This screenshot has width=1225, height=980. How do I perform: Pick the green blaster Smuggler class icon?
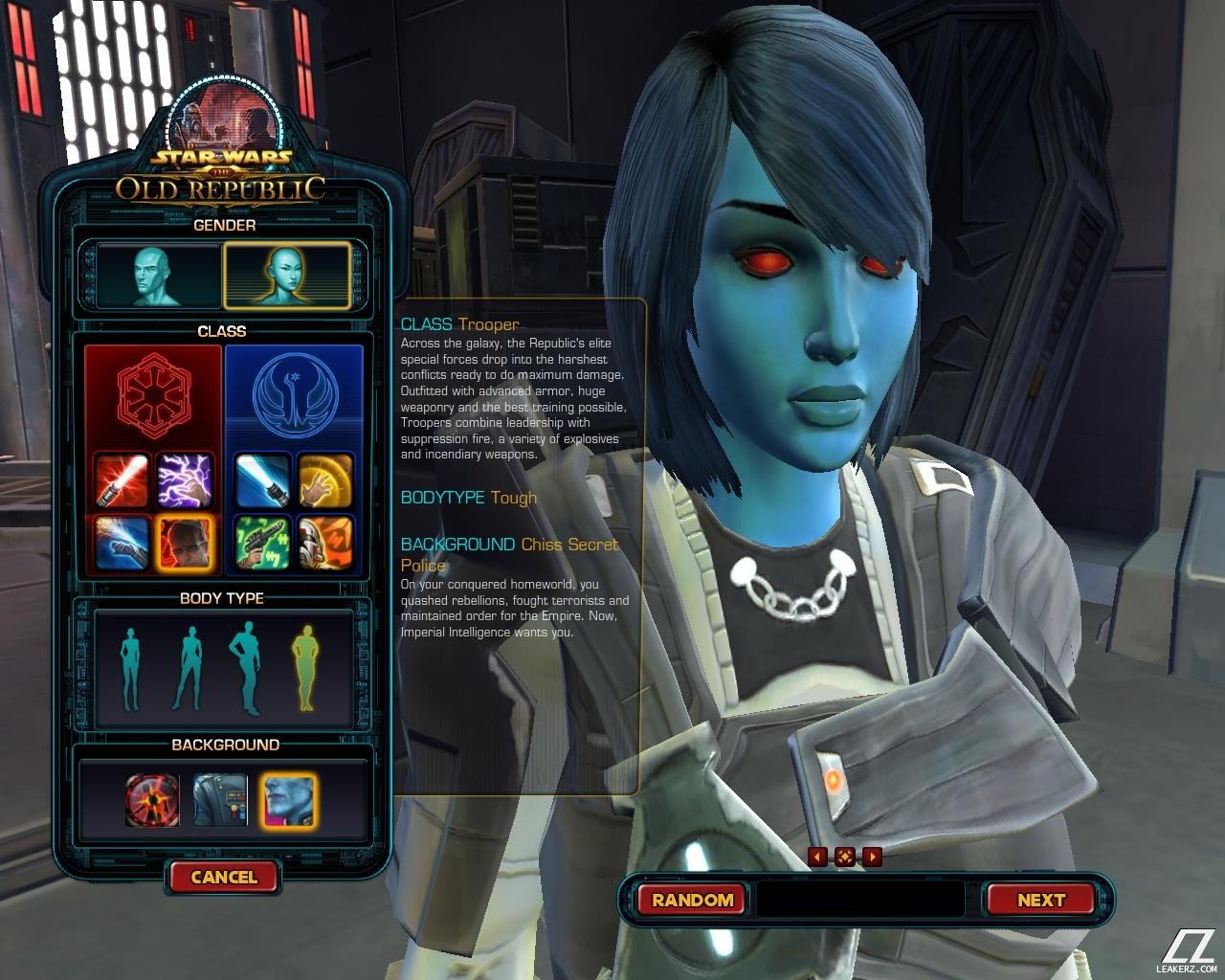263,543
